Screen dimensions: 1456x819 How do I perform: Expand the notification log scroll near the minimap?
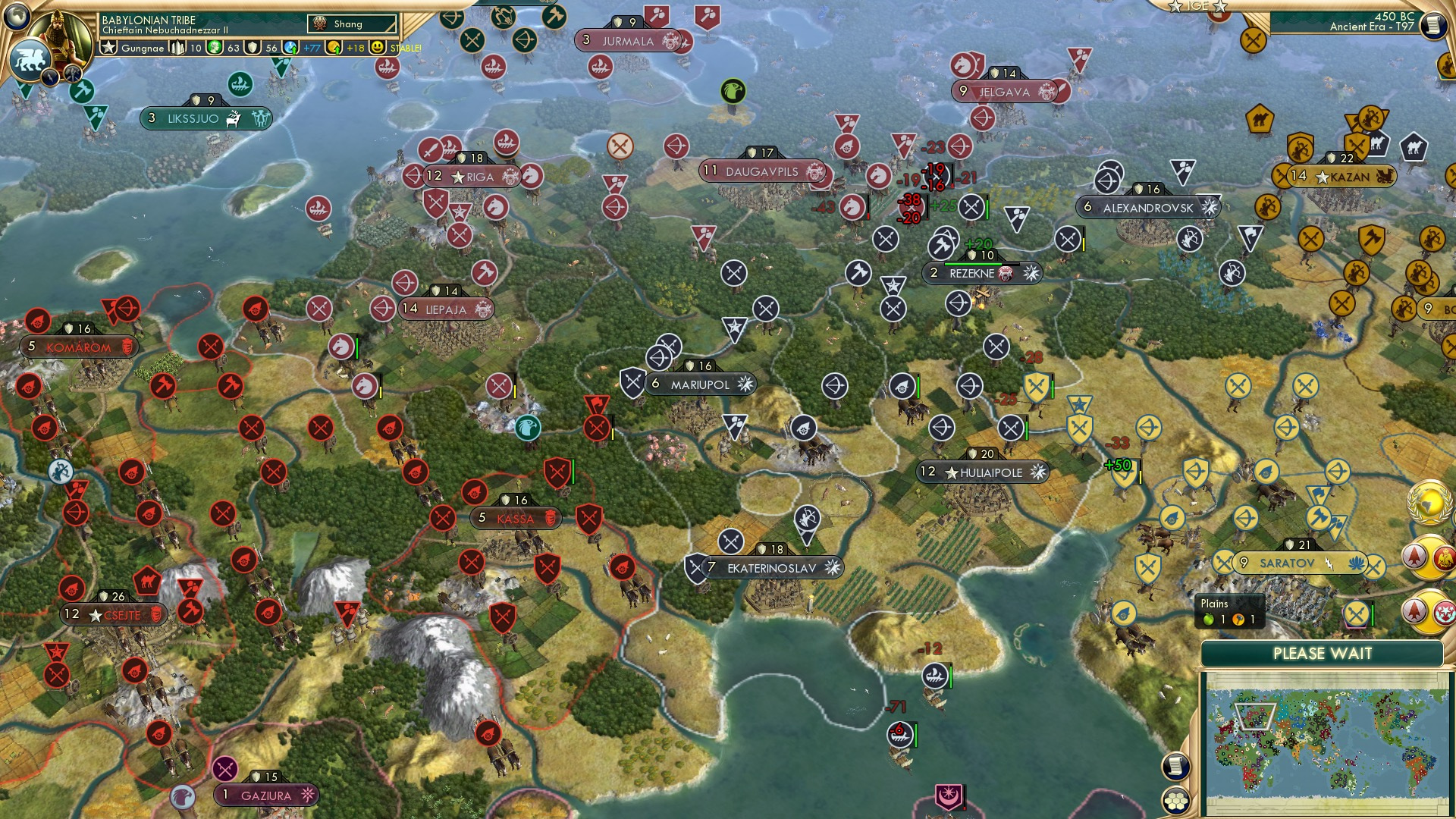[x=1175, y=767]
